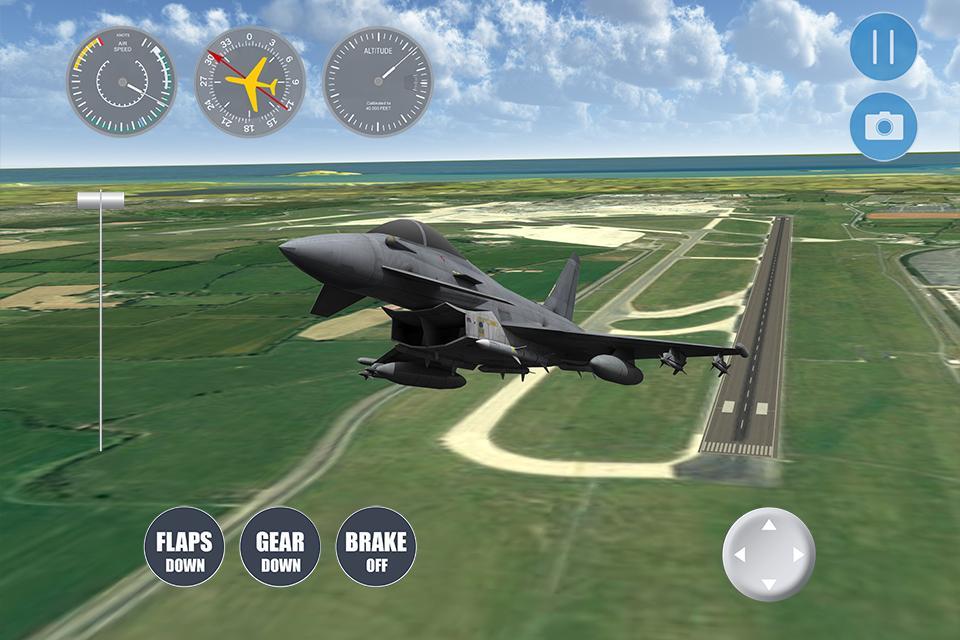Tap the up arrow on the joystick
Image resolution: width=960 pixels, height=640 pixels.
click(x=768, y=525)
